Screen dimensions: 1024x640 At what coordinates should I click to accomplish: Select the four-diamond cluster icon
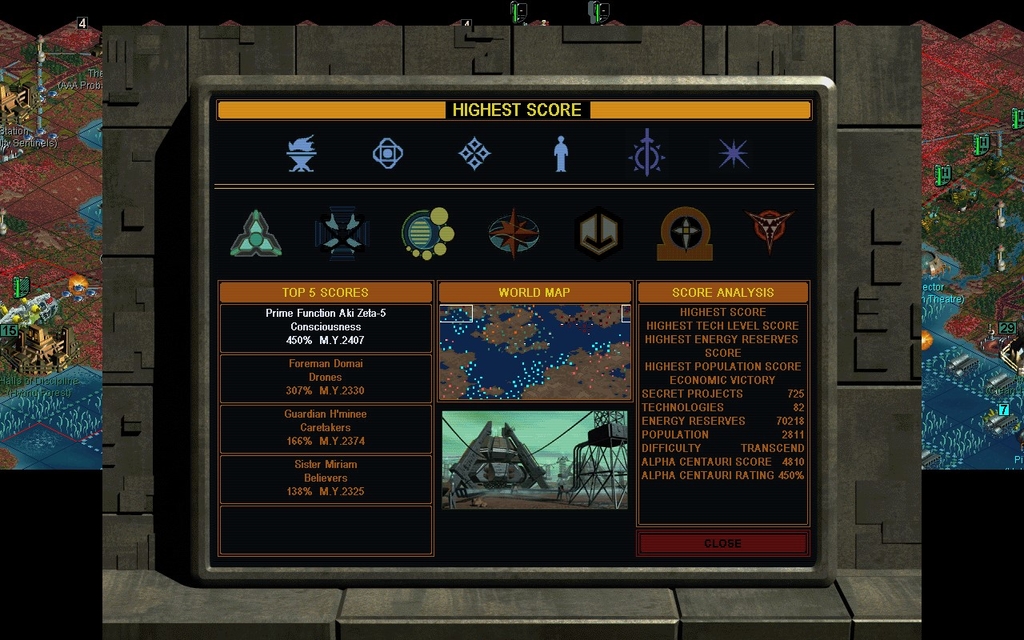pyautogui.click(x=474, y=154)
